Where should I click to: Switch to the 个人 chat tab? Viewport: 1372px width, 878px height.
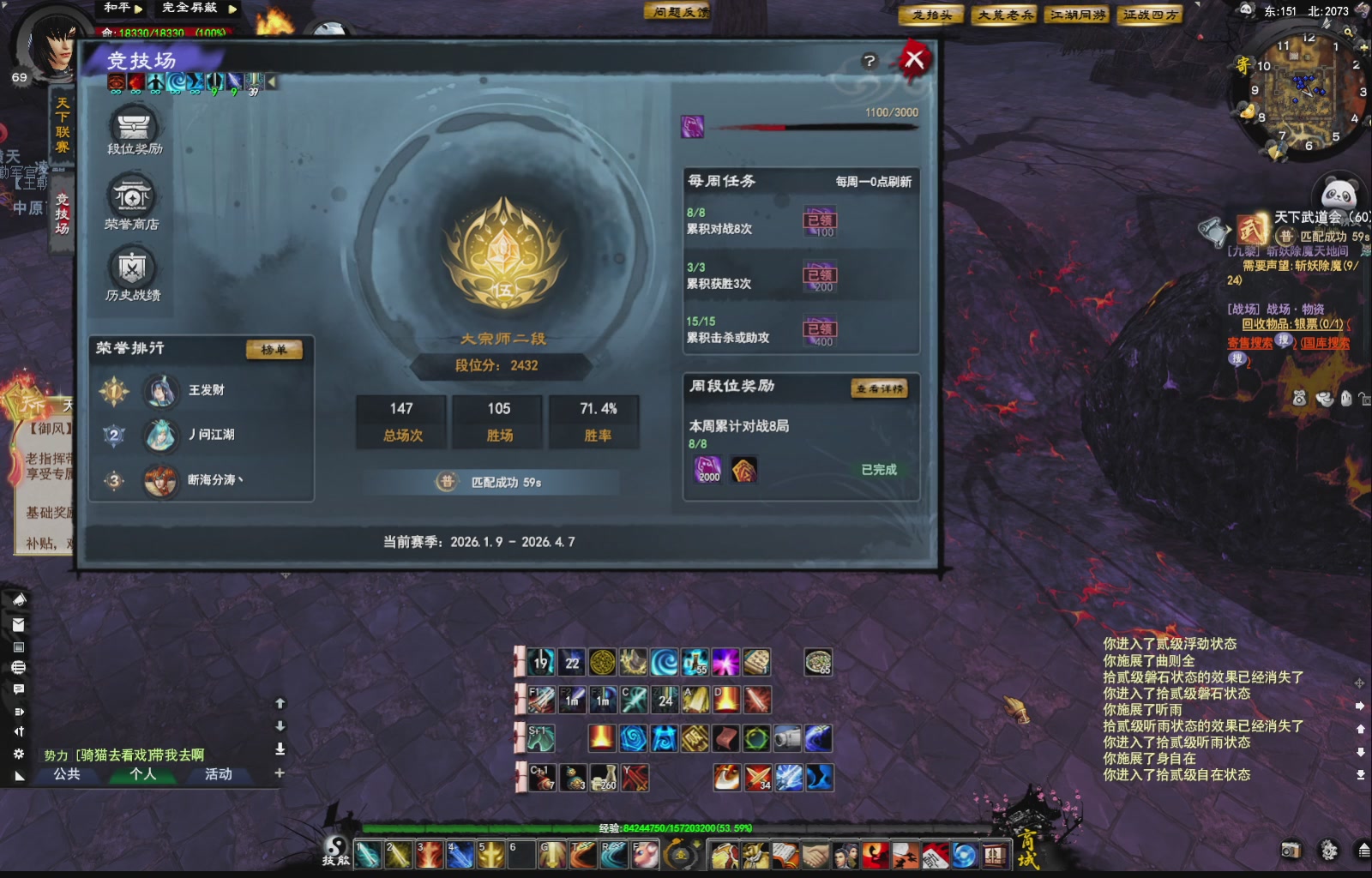pos(144,774)
